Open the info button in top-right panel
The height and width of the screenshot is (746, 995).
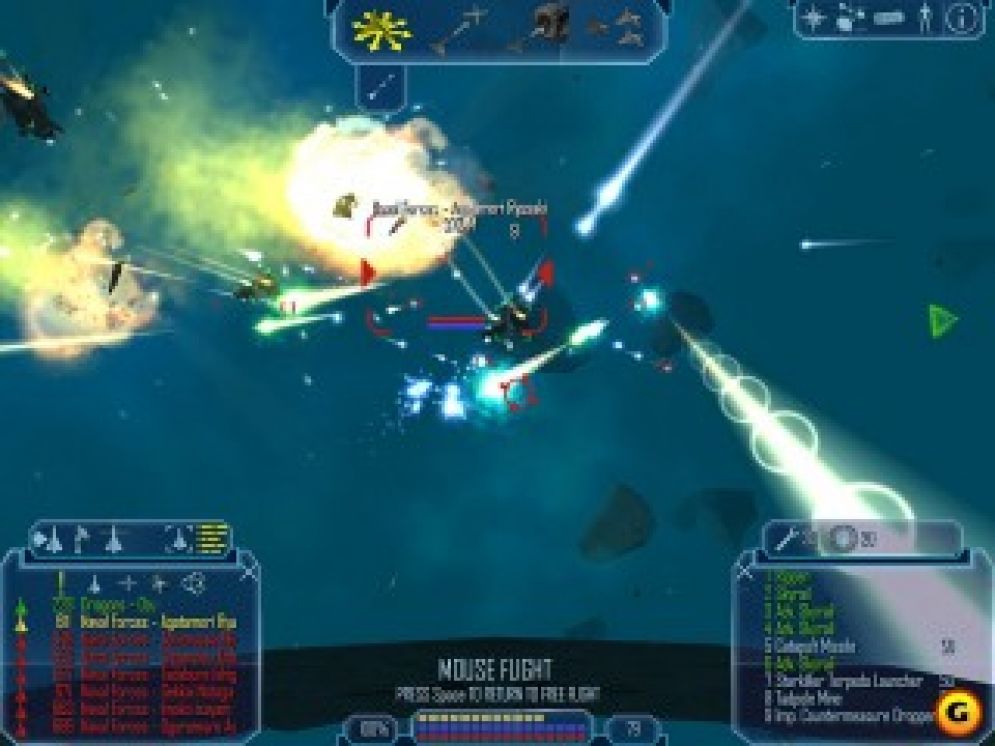(962, 18)
